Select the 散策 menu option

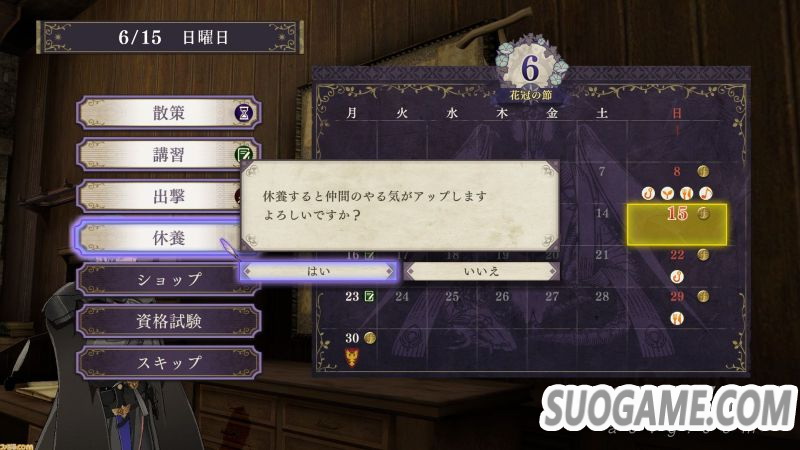pyautogui.click(x=168, y=113)
